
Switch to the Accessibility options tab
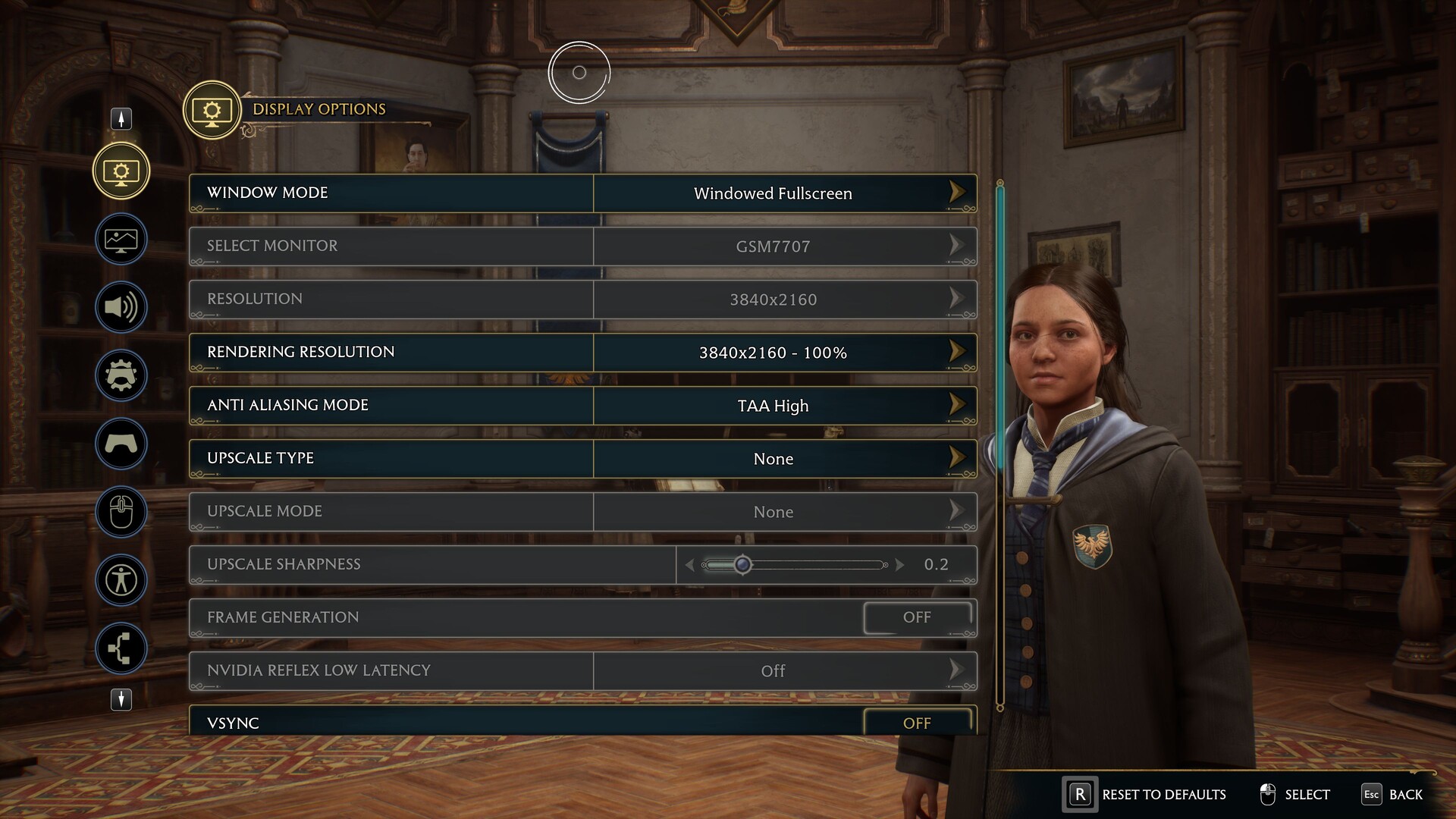(121, 580)
